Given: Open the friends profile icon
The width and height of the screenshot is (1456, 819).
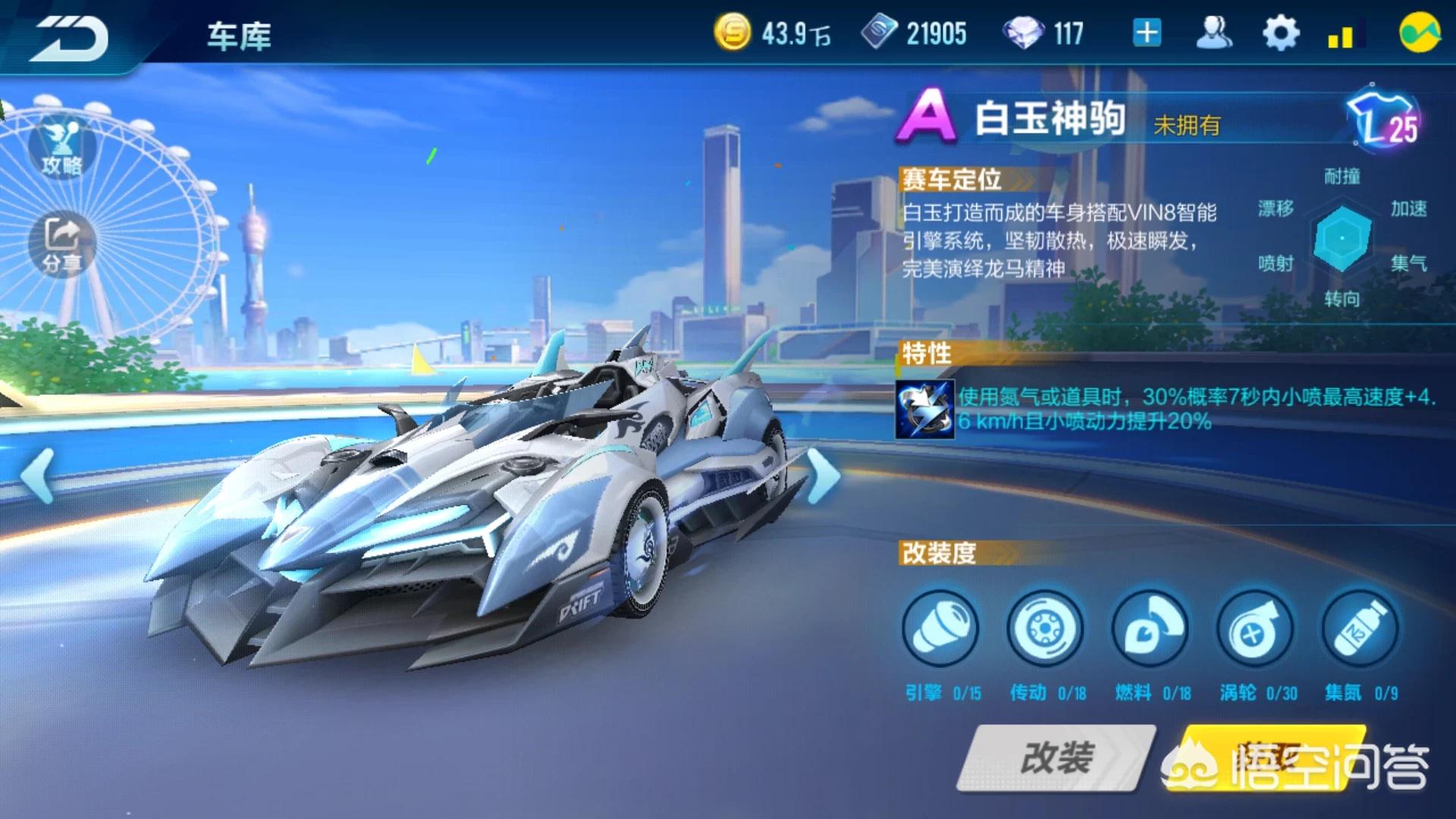Looking at the screenshot, I should coord(1213,33).
